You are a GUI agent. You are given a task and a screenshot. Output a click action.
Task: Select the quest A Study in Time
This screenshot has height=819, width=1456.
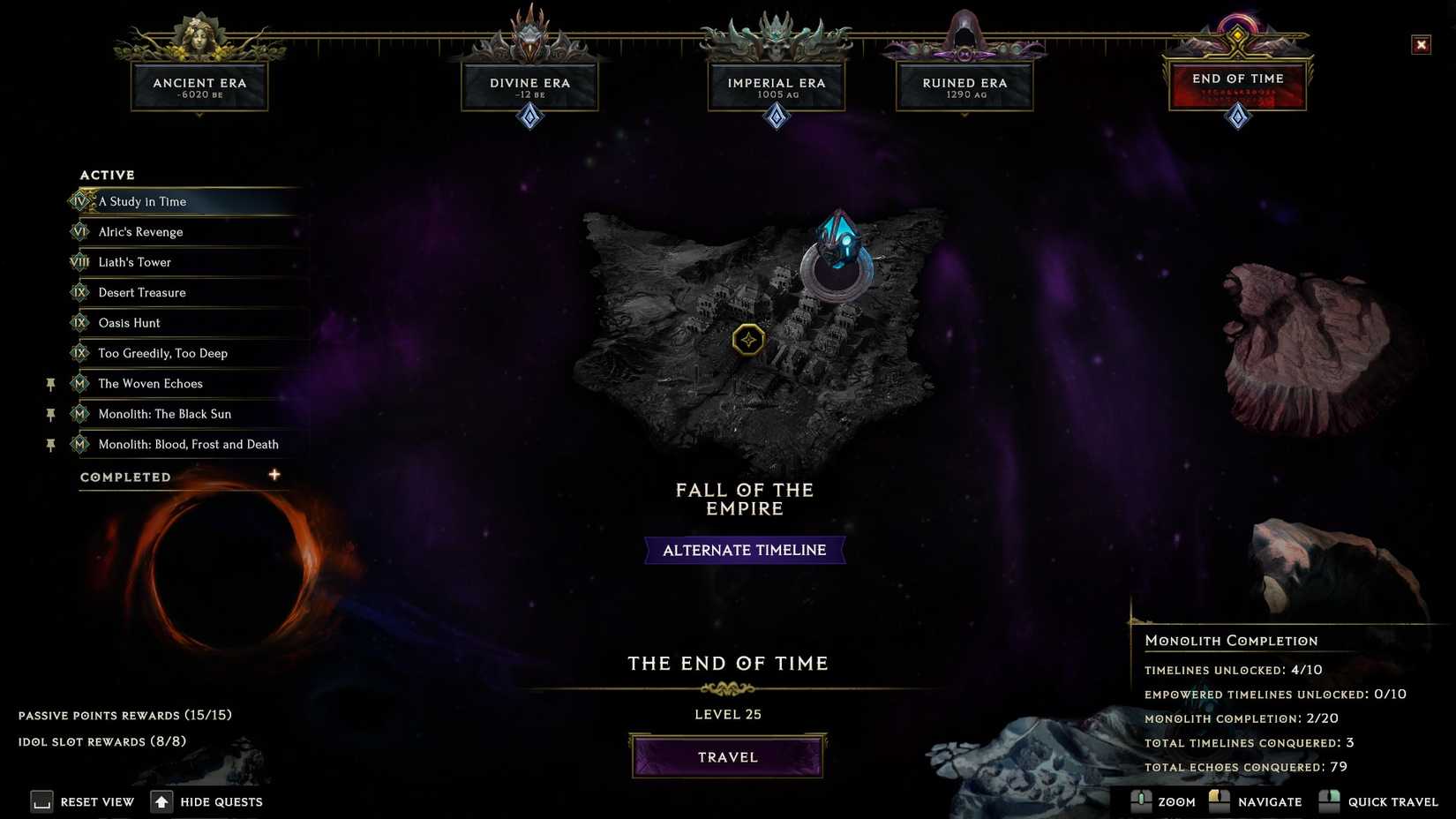click(144, 201)
